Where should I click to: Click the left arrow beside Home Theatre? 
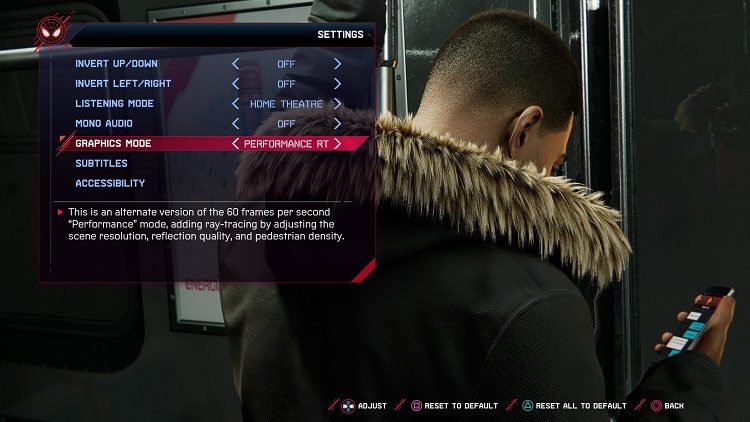coord(236,103)
